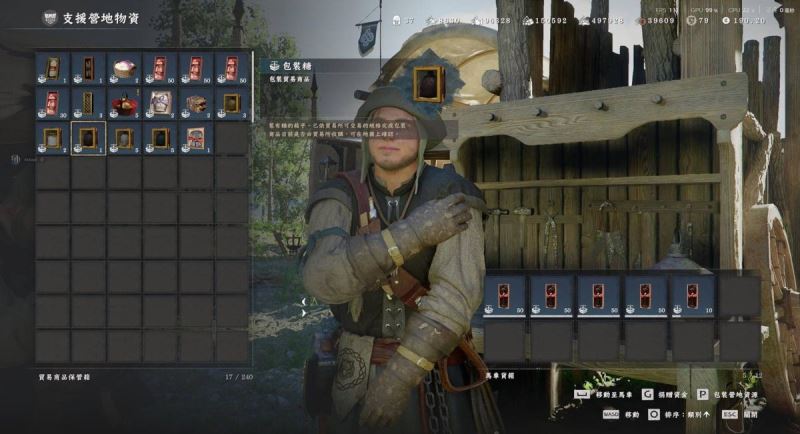Choose the red lacquer pot item

point(124,104)
